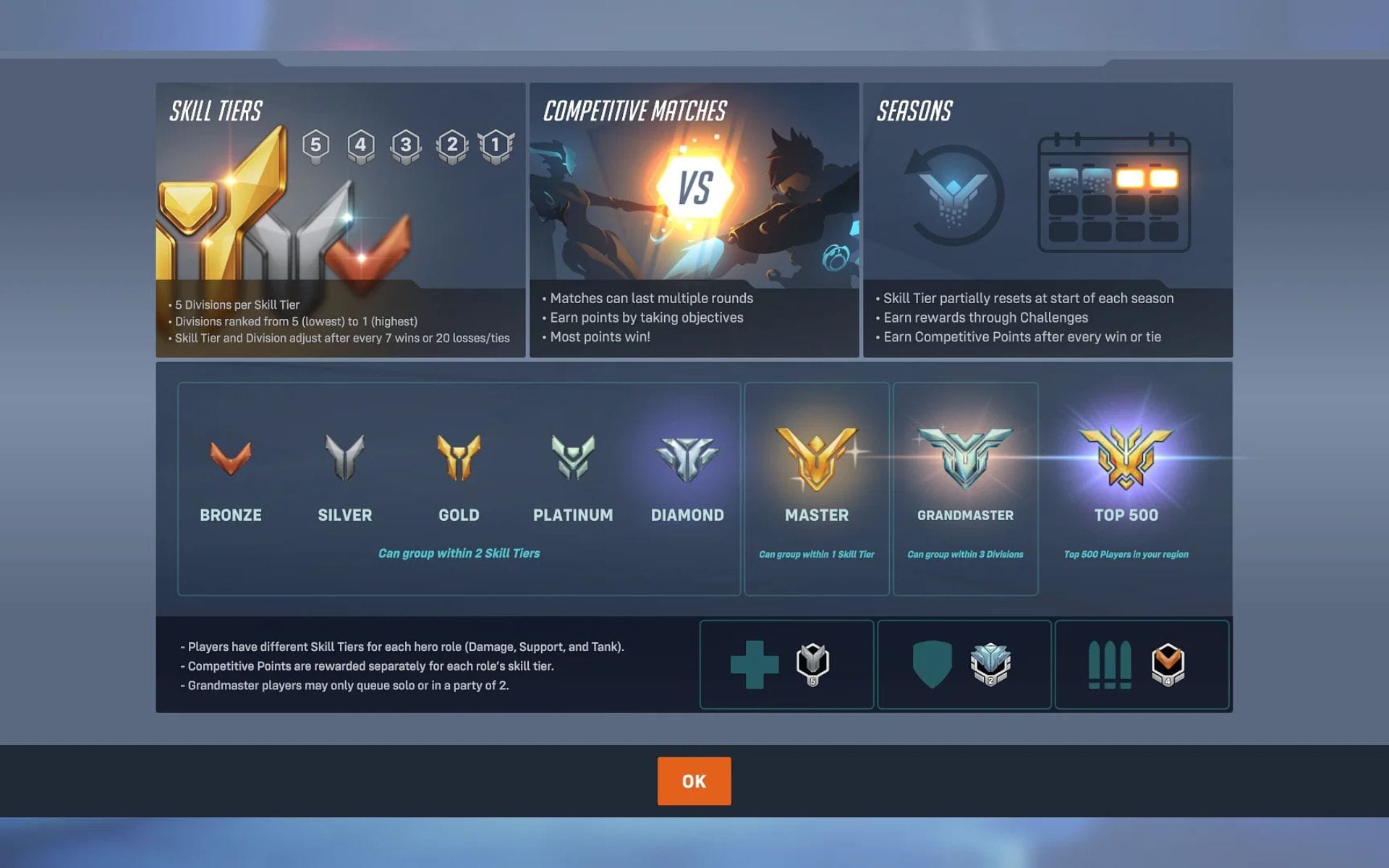Select the season reset arrow emblem
The image size is (1389, 868).
(952, 192)
